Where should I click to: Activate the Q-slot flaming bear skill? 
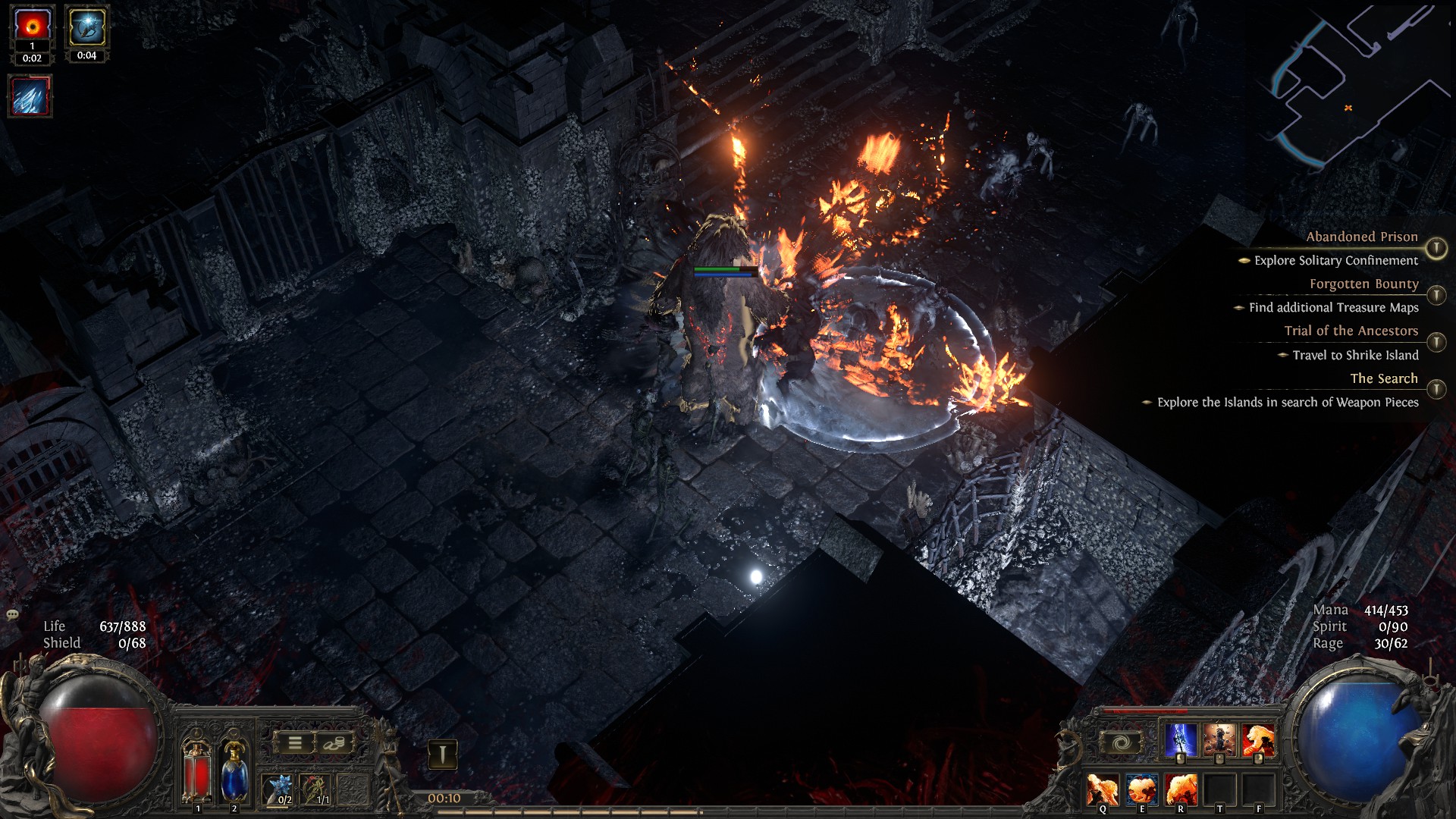1102,789
